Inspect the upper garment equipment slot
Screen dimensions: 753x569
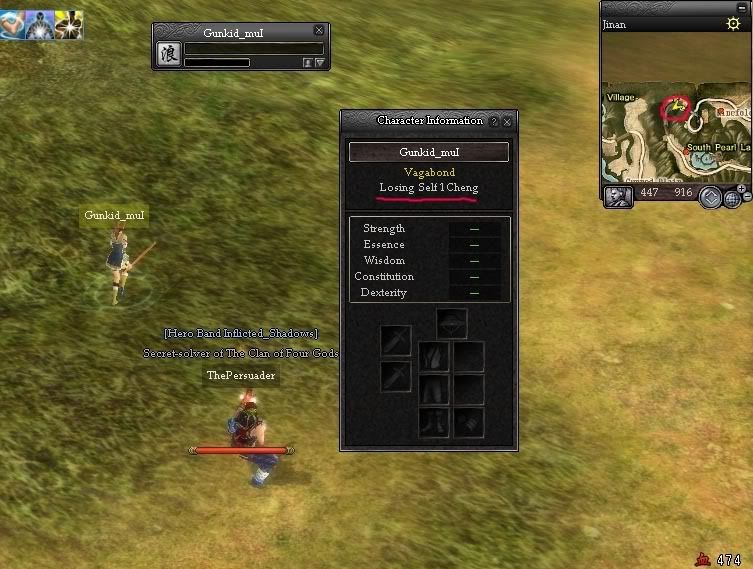(x=434, y=356)
